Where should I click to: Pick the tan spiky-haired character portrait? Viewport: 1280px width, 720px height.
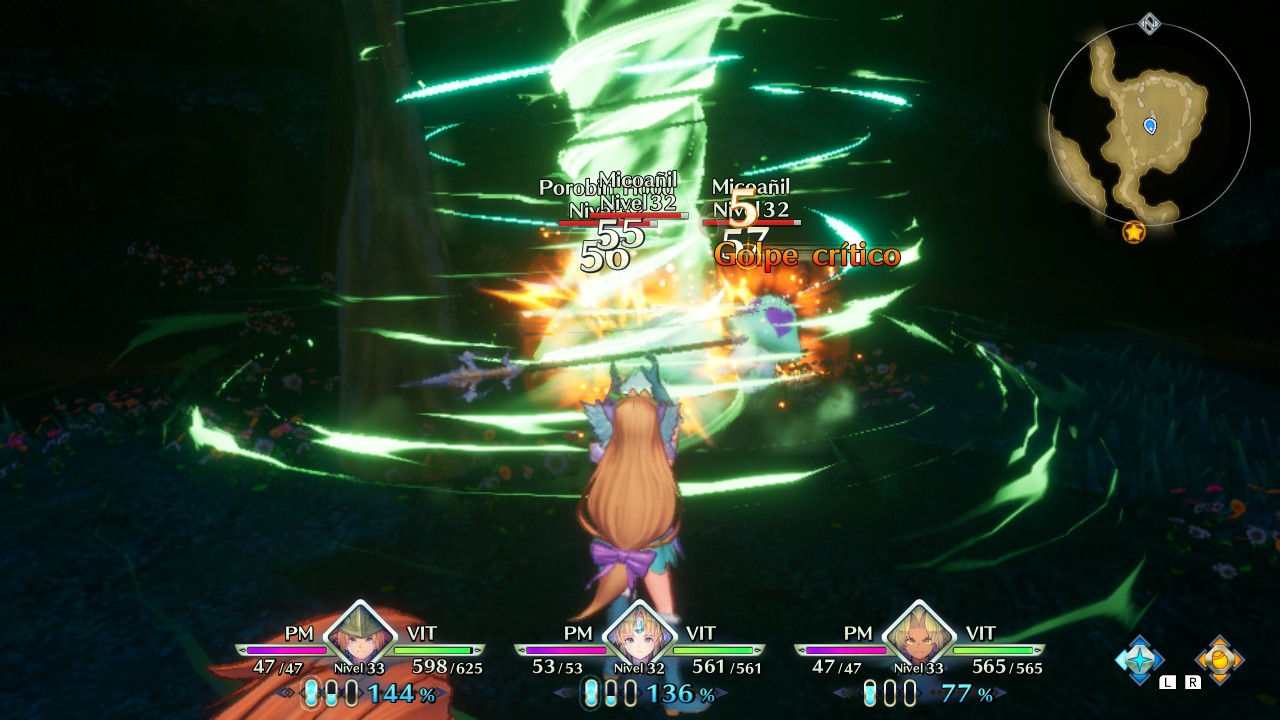[x=919, y=634]
